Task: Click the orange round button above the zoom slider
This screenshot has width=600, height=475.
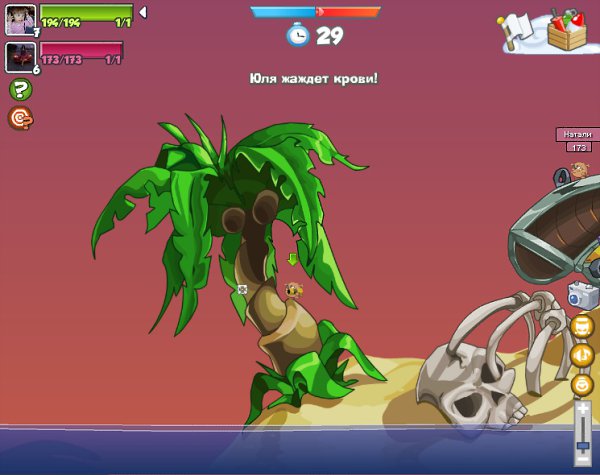Action: pyautogui.click(x=582, y=384)
